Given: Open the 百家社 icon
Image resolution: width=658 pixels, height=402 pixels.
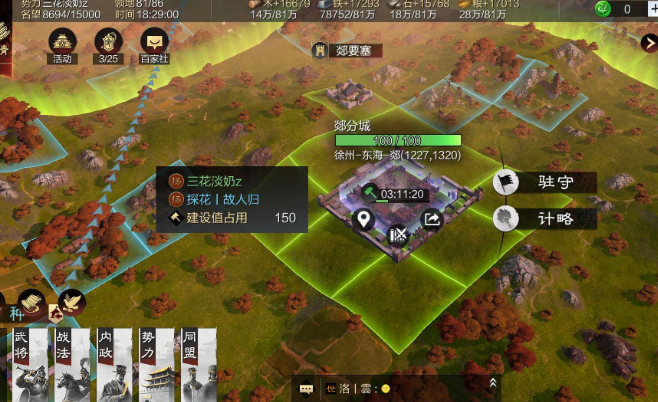Looking at the screenshot, I should pos(154,43).
